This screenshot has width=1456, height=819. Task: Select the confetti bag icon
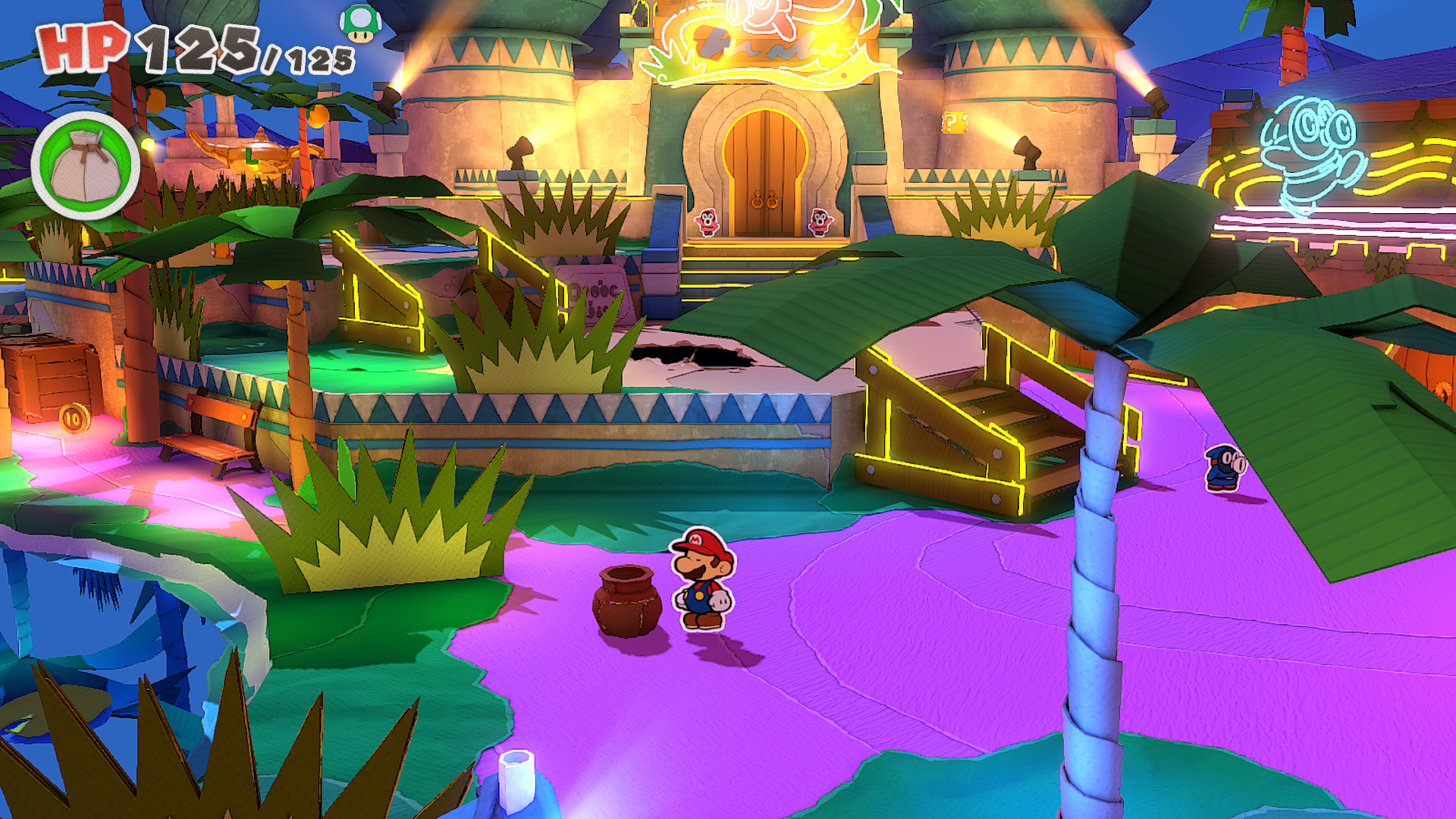85,166
